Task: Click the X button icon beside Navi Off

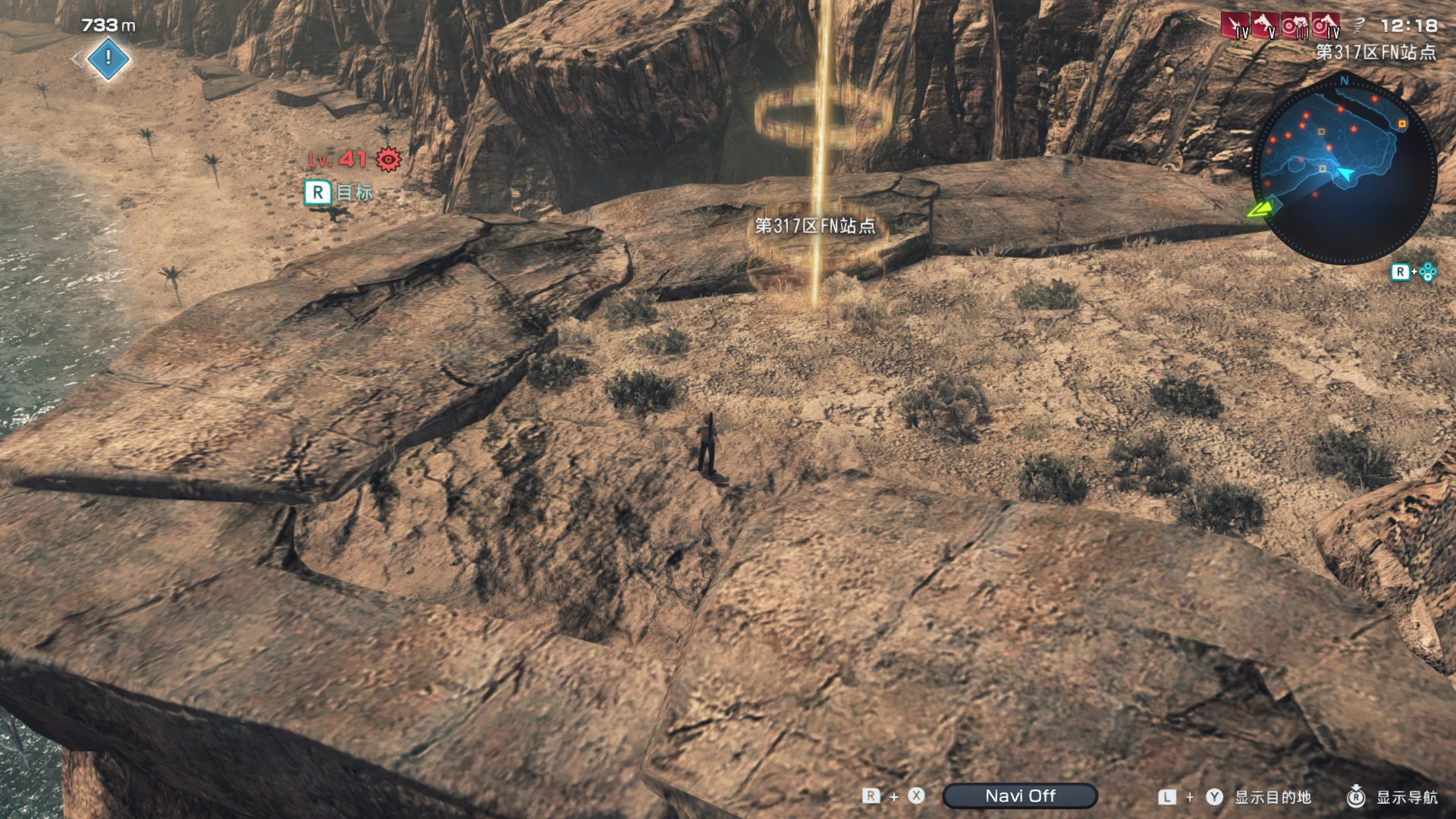Action: (915, 795)
